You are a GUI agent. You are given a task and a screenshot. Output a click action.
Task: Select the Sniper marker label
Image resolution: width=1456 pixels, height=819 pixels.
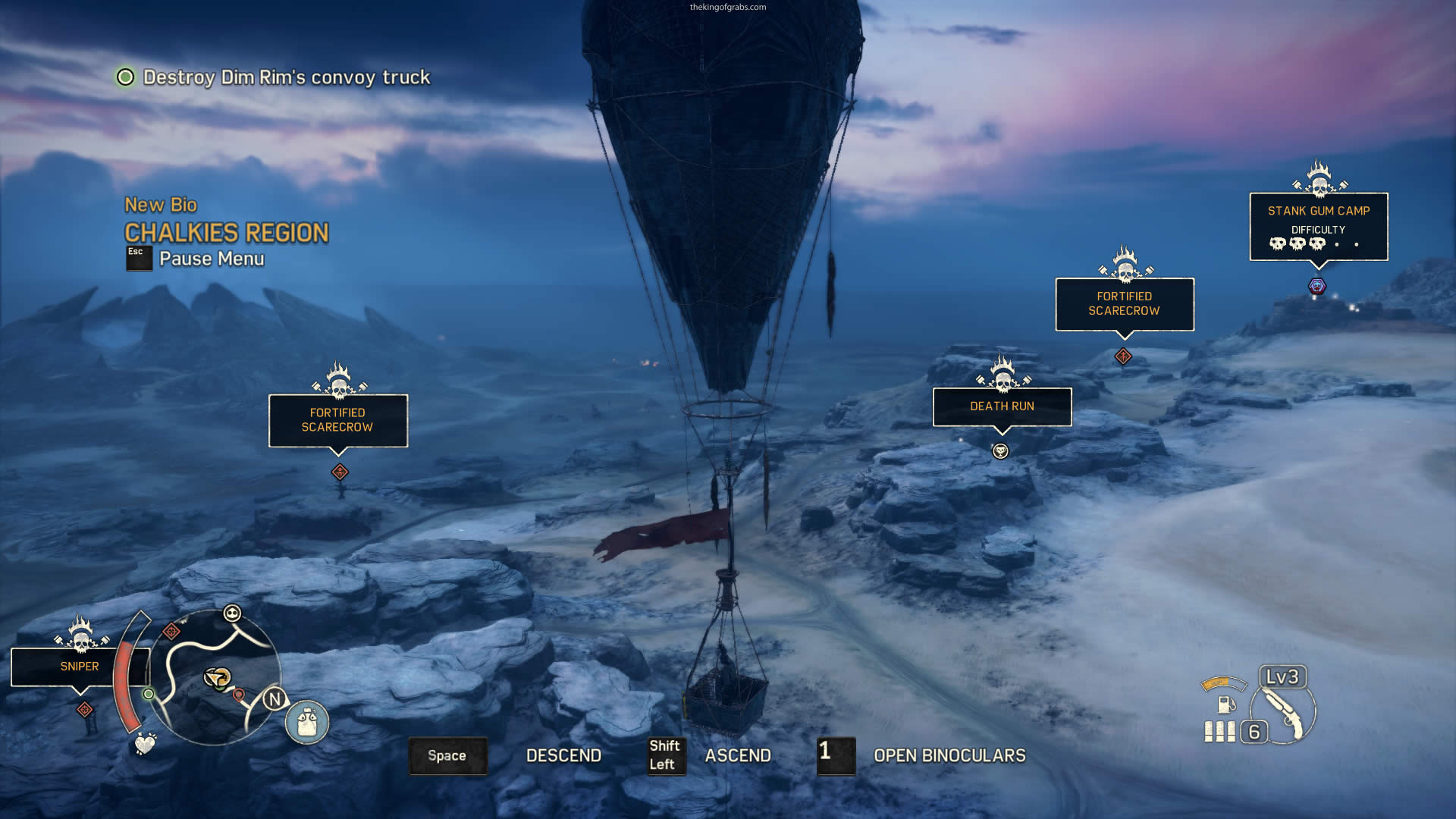80,667
